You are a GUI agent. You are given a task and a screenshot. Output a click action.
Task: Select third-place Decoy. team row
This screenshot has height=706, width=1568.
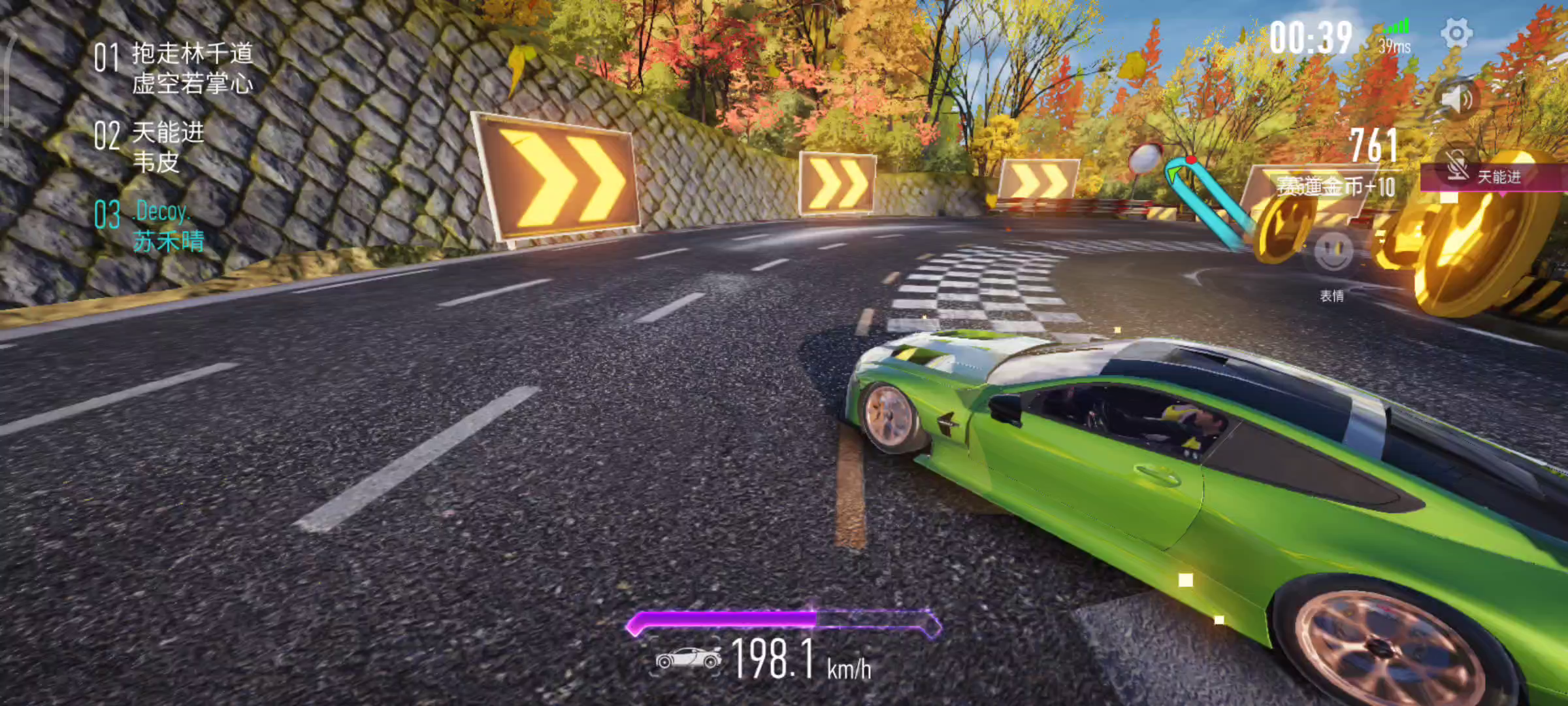click(x=150, y=226)
